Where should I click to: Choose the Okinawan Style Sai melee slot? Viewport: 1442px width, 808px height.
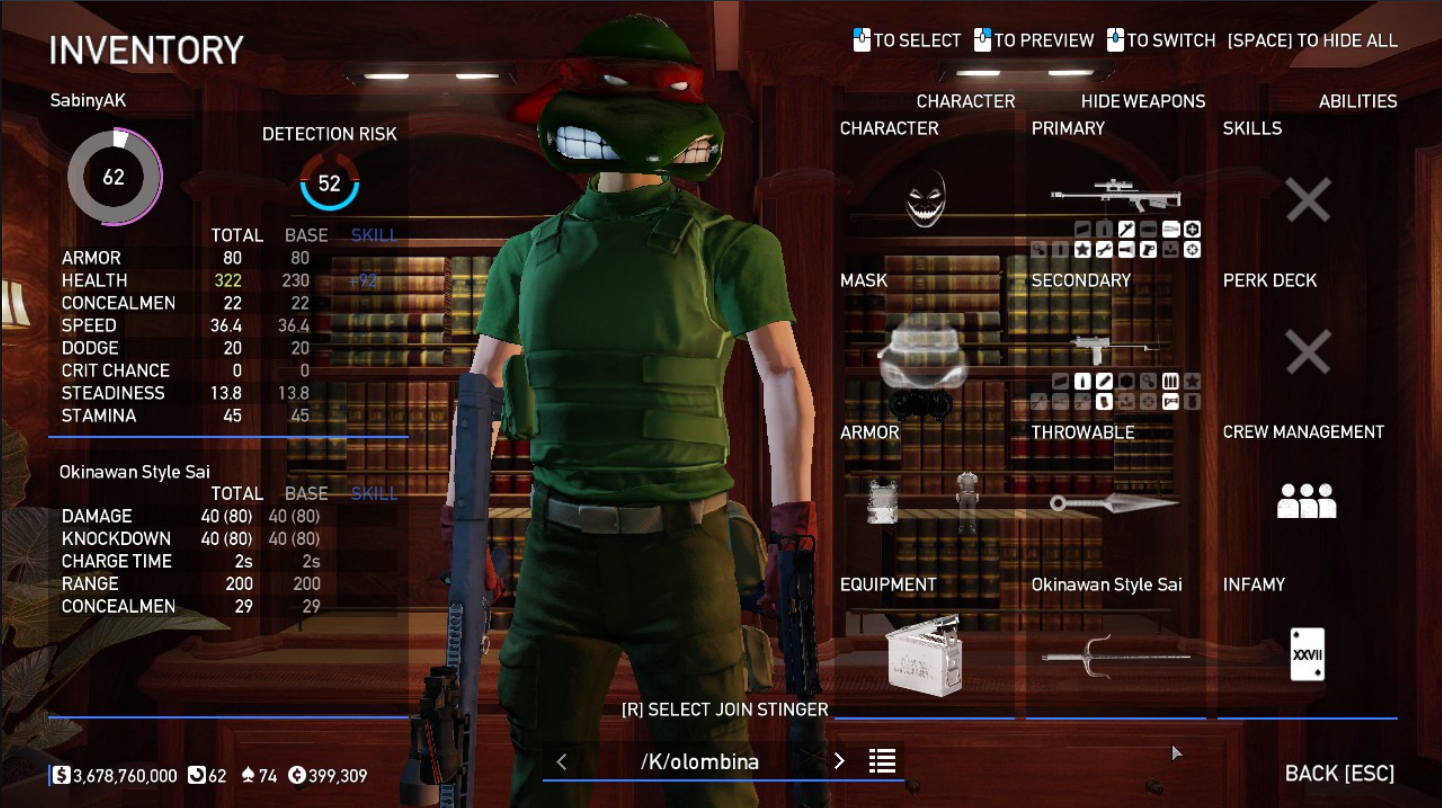1115,656
